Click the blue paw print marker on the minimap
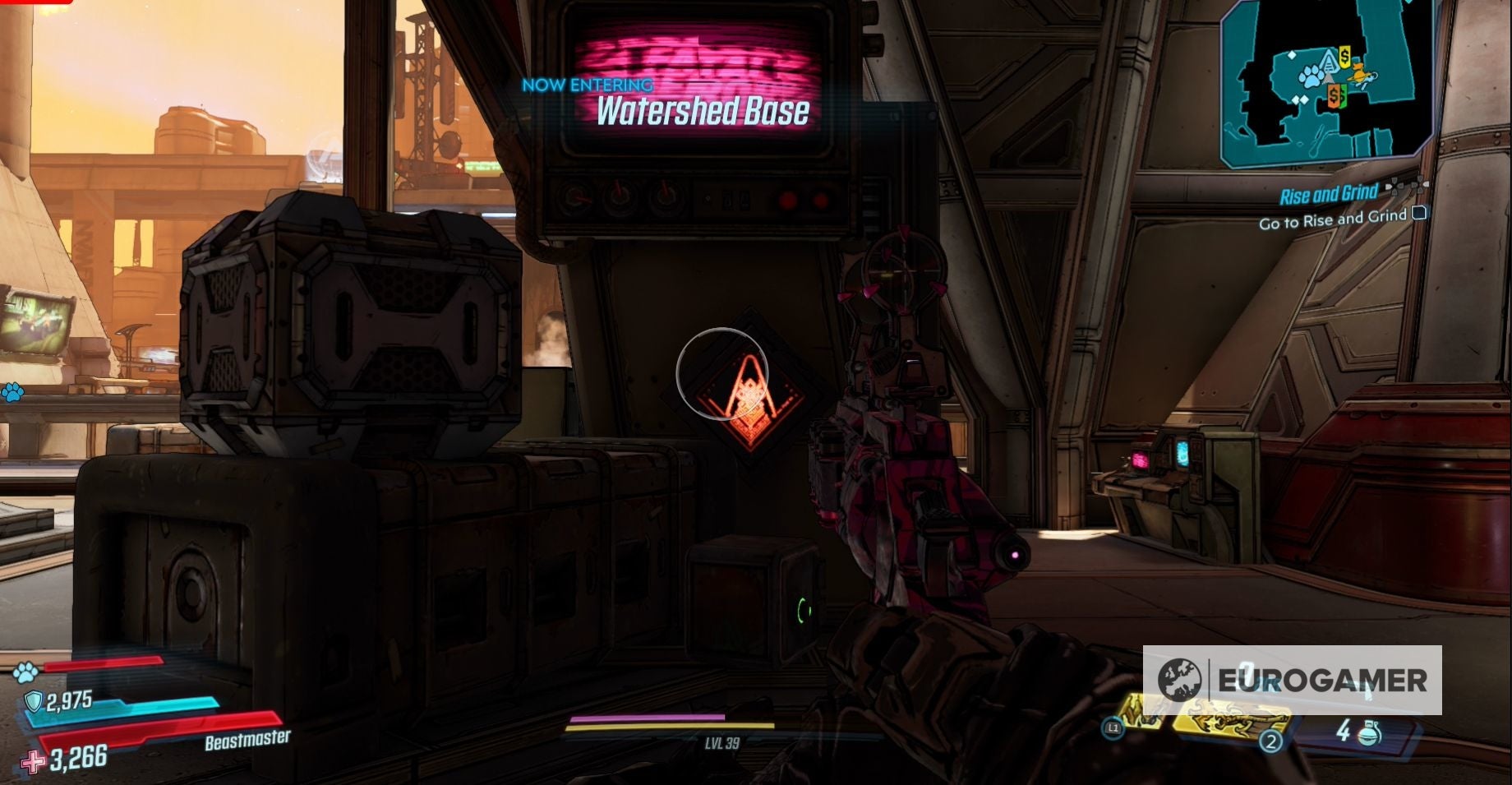Image resolution: width=1512 pixels, height=785 pixels. [1311, 75]
